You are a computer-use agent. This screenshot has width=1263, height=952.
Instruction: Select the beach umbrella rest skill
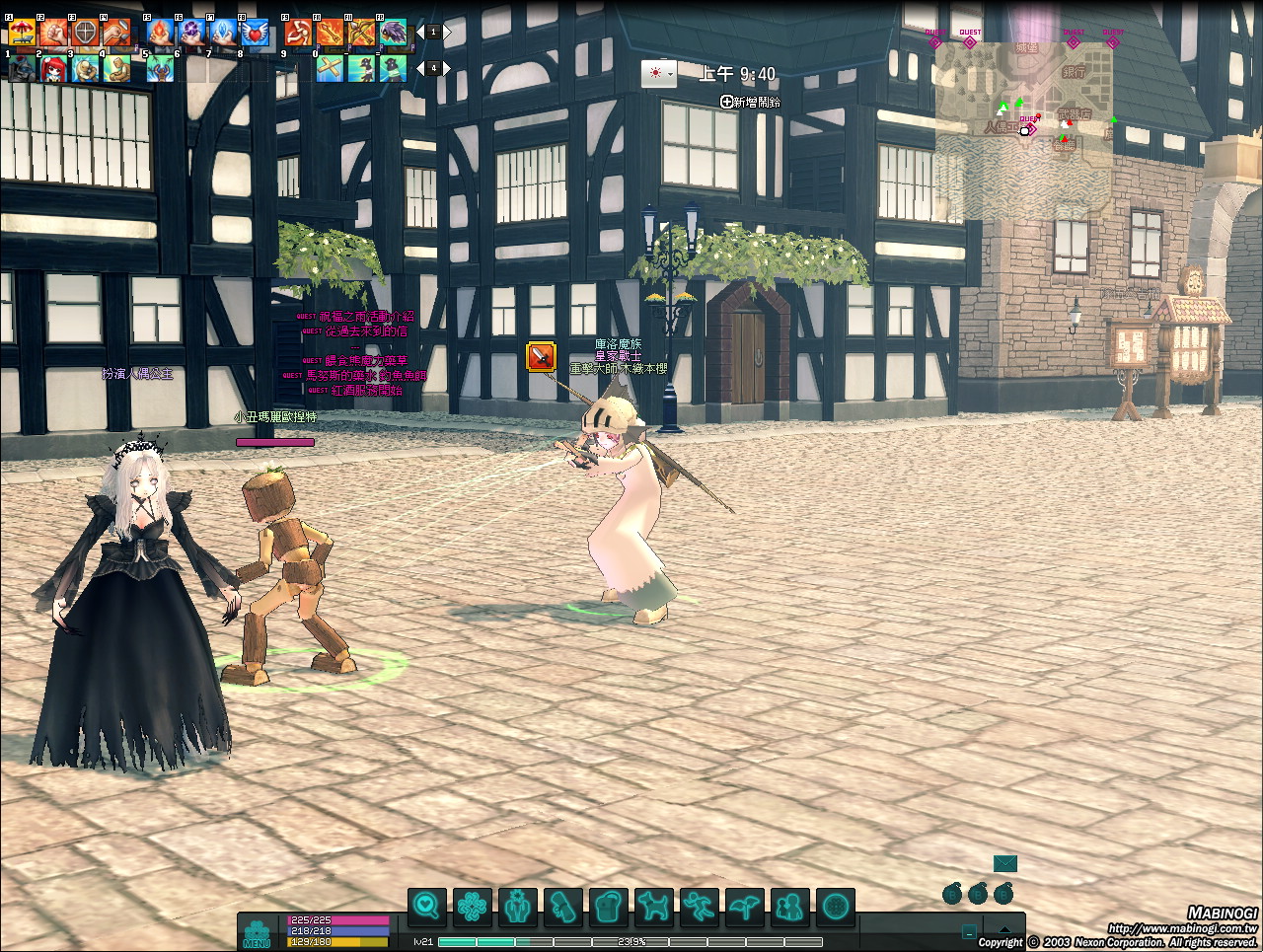point(22,34)
